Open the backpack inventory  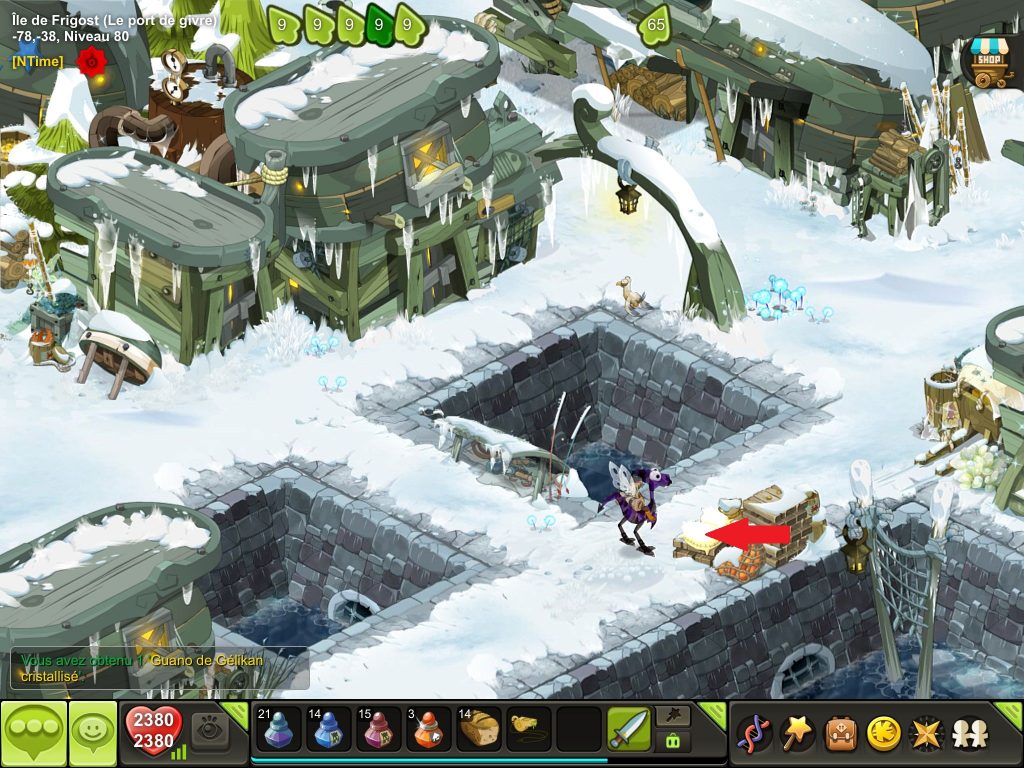point(840,734)
